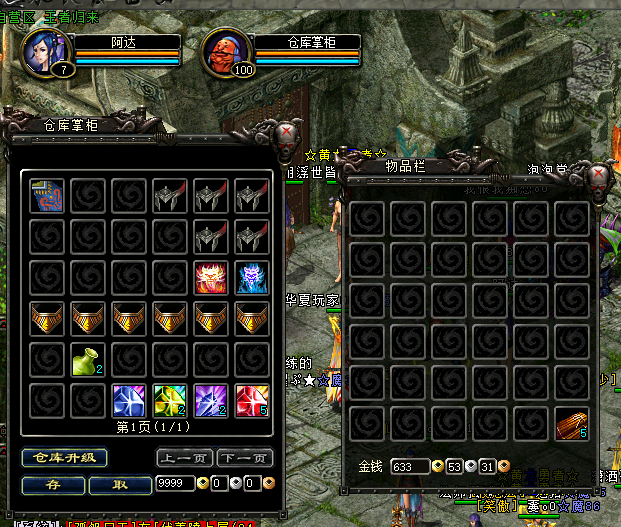Pick the green potion bottle in warehouse
The width and height of the screenshot is (621, 527).
(87, 359)
